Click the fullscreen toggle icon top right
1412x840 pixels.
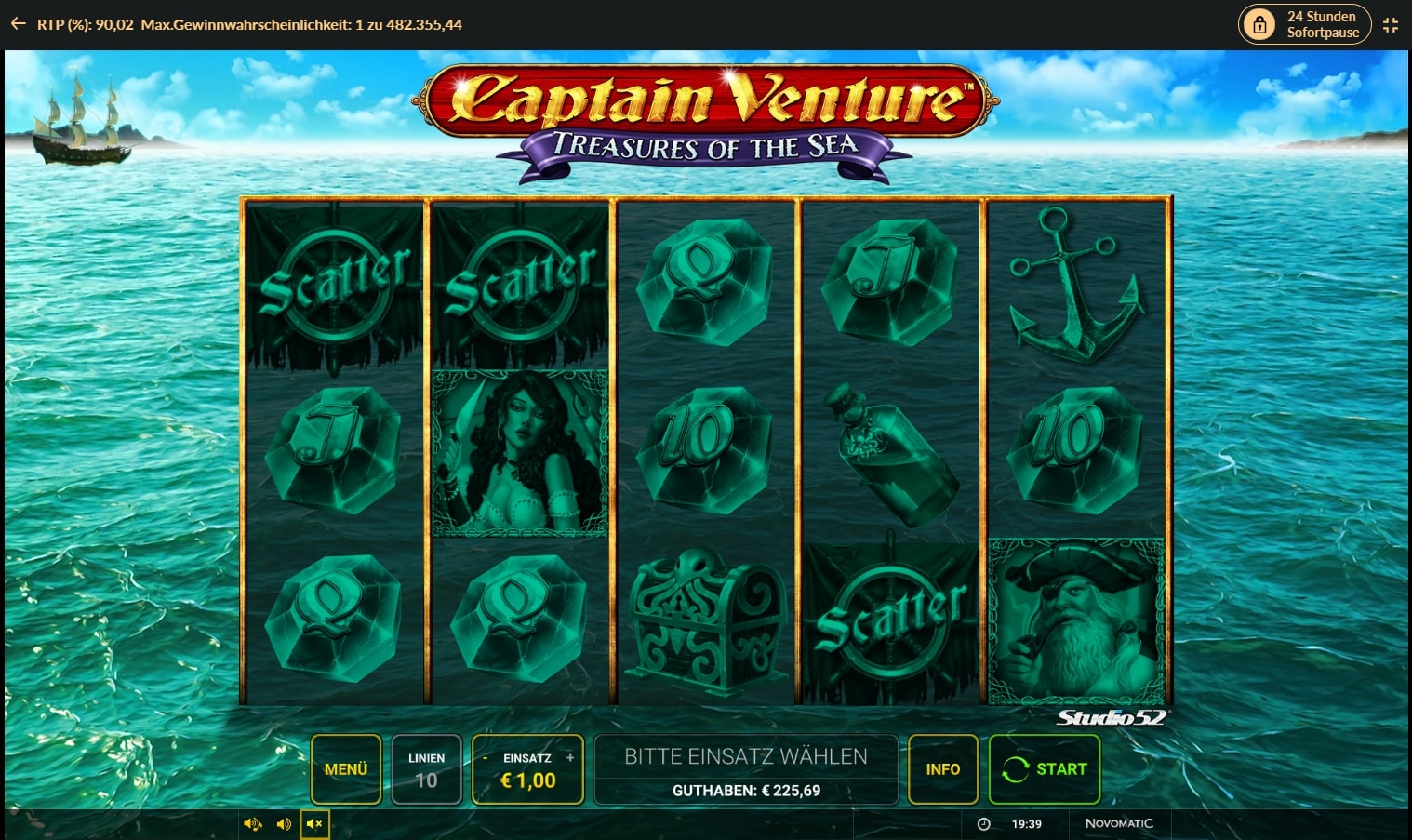click(1391, 24)
